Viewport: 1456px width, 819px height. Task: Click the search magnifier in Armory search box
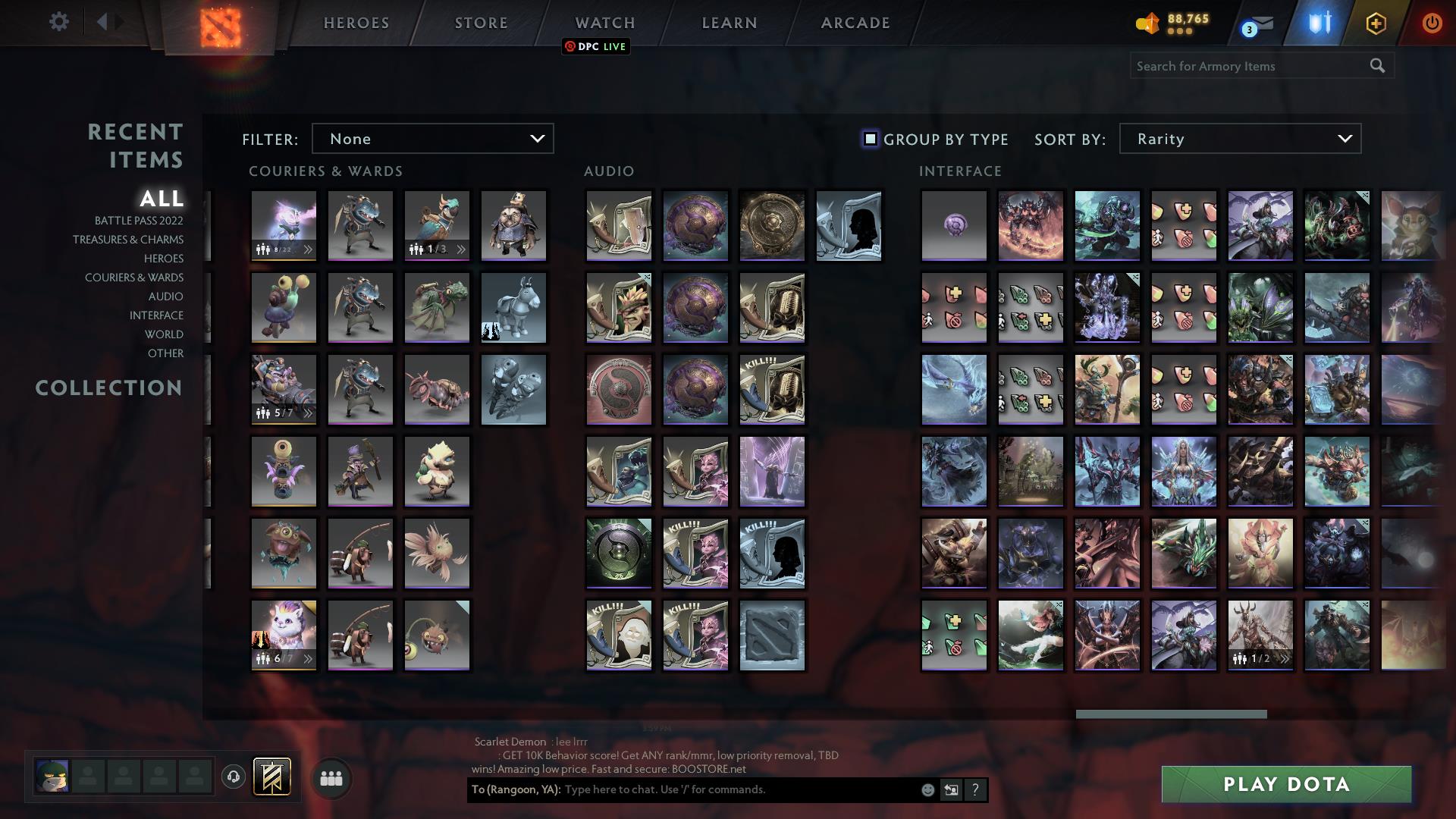[x=1378, y=66]
